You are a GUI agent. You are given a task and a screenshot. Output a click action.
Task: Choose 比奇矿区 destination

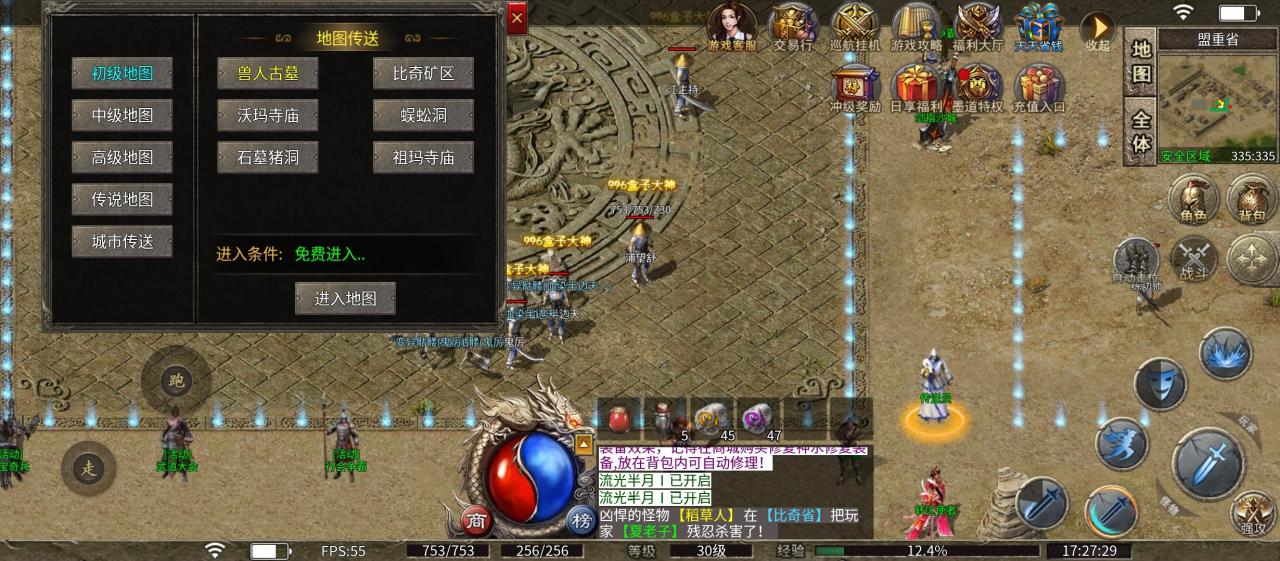[x=423, y=73]
